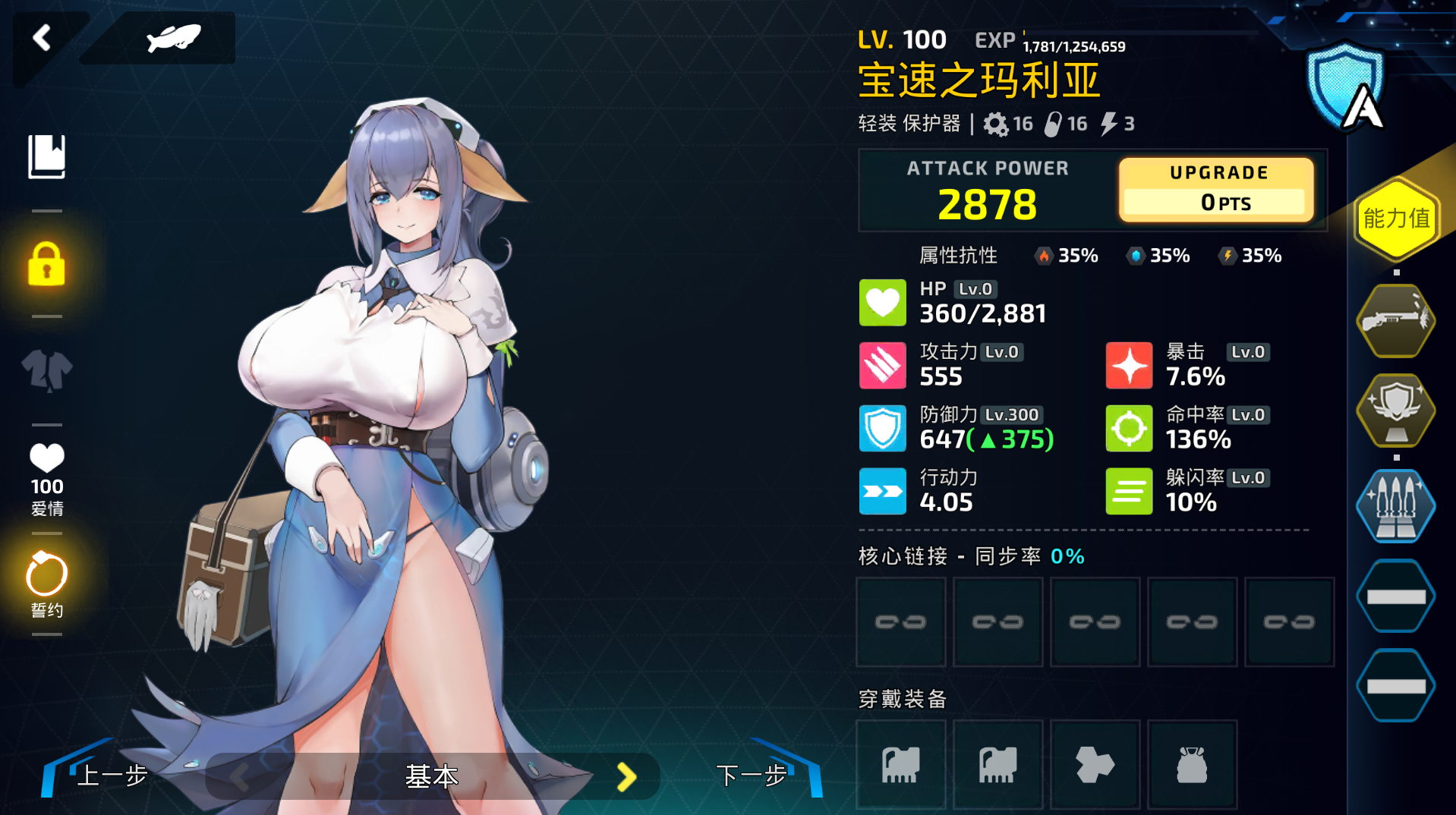Open the UPGRADE 0 PTS button
Image resolution: width=1456 pixels, height=815 pixels.
tap(1216, 190)
